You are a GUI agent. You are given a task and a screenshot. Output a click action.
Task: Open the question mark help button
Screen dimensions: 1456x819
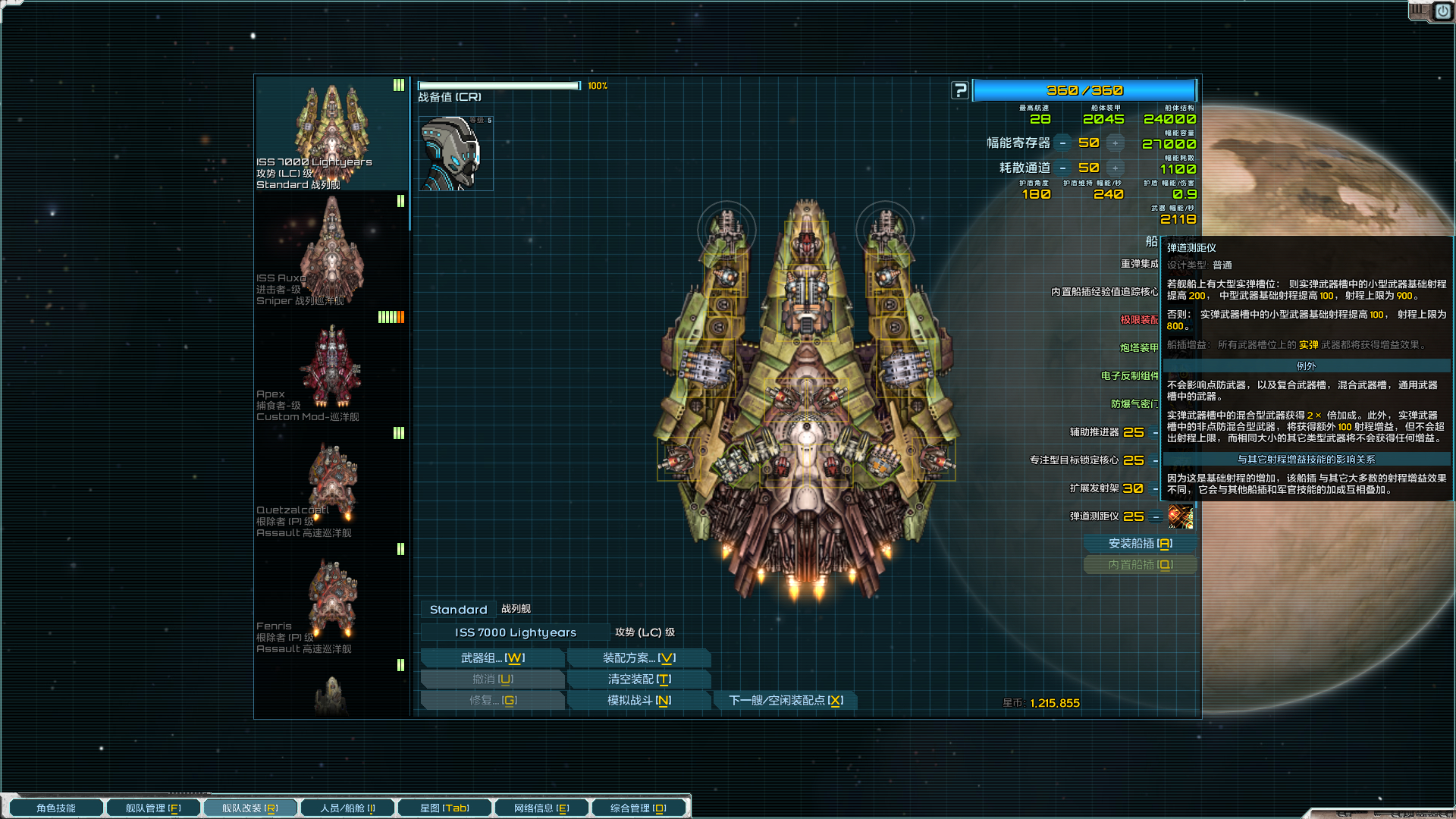tap(960, 90)
